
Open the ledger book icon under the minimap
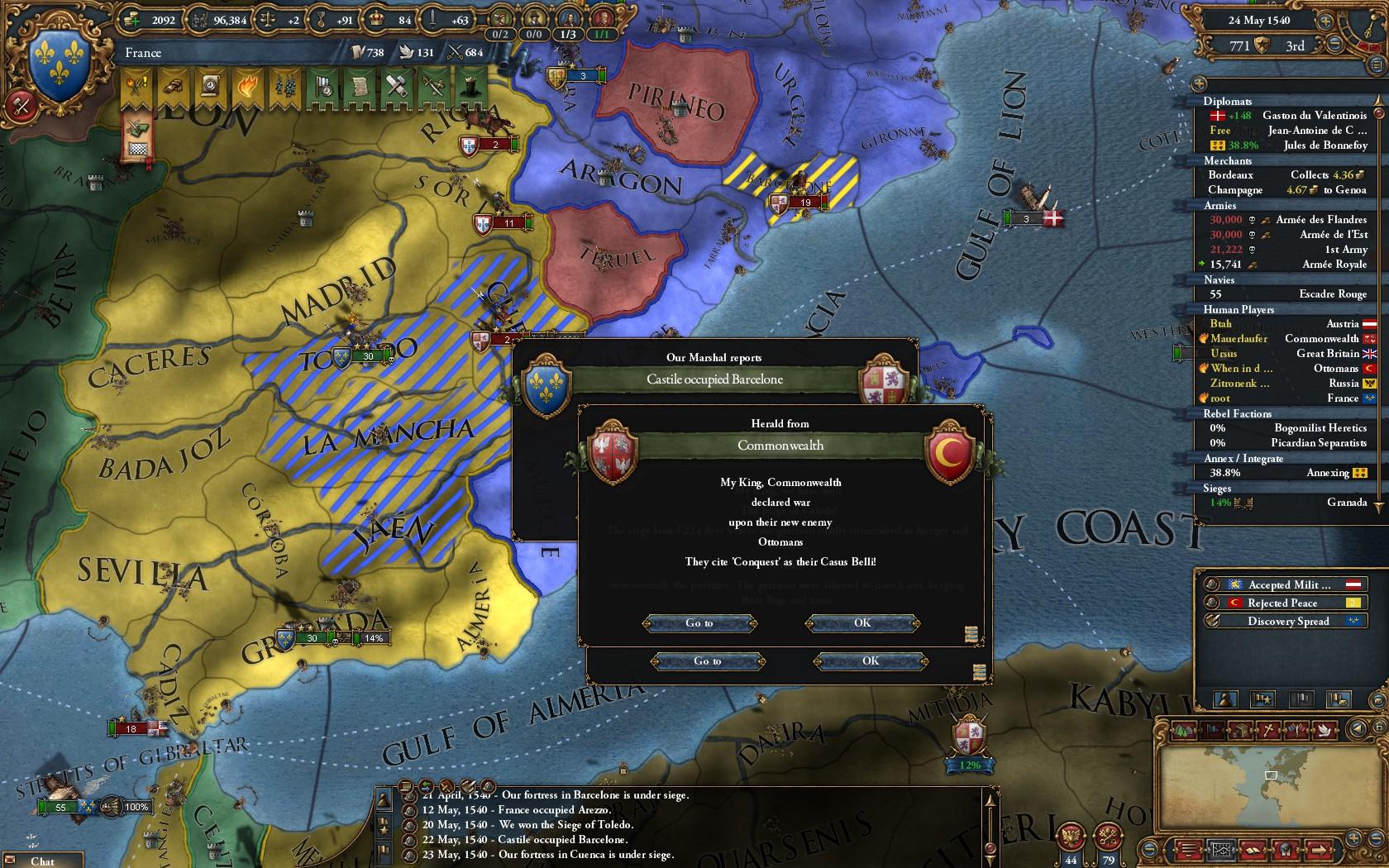1253,849
